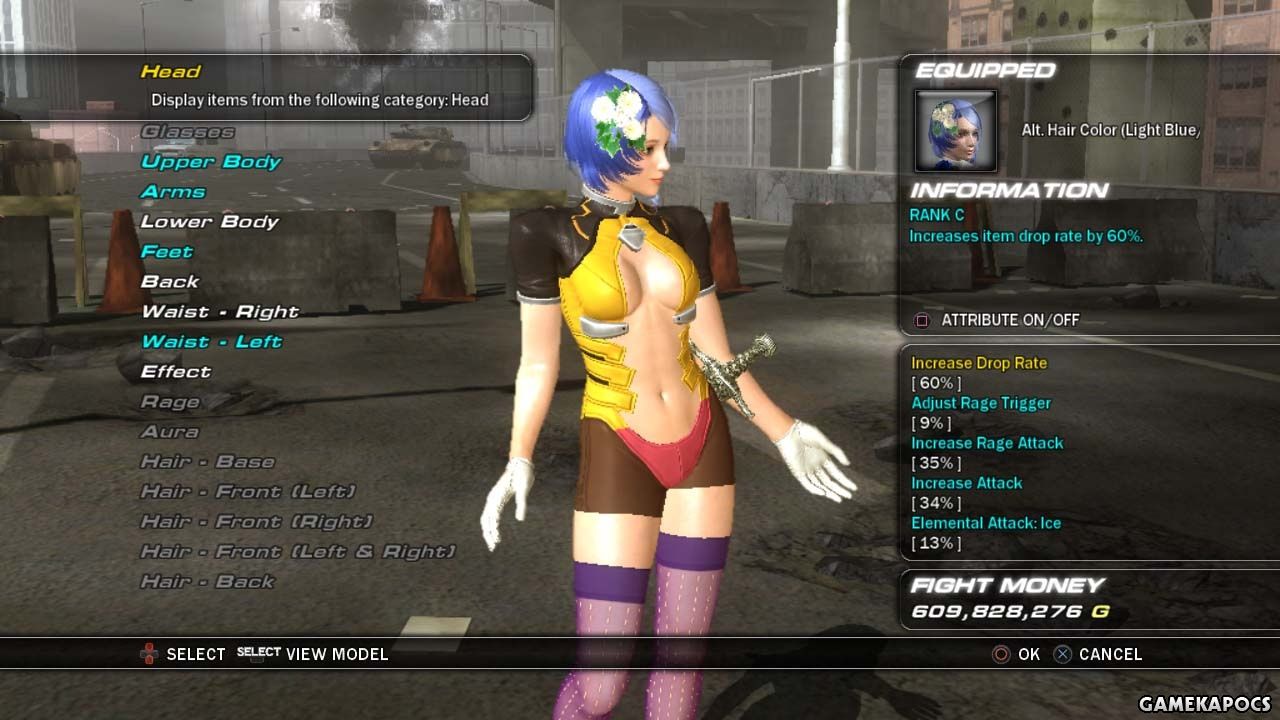Choose the Glasses category
The image size is (1280, 720).
188,132
